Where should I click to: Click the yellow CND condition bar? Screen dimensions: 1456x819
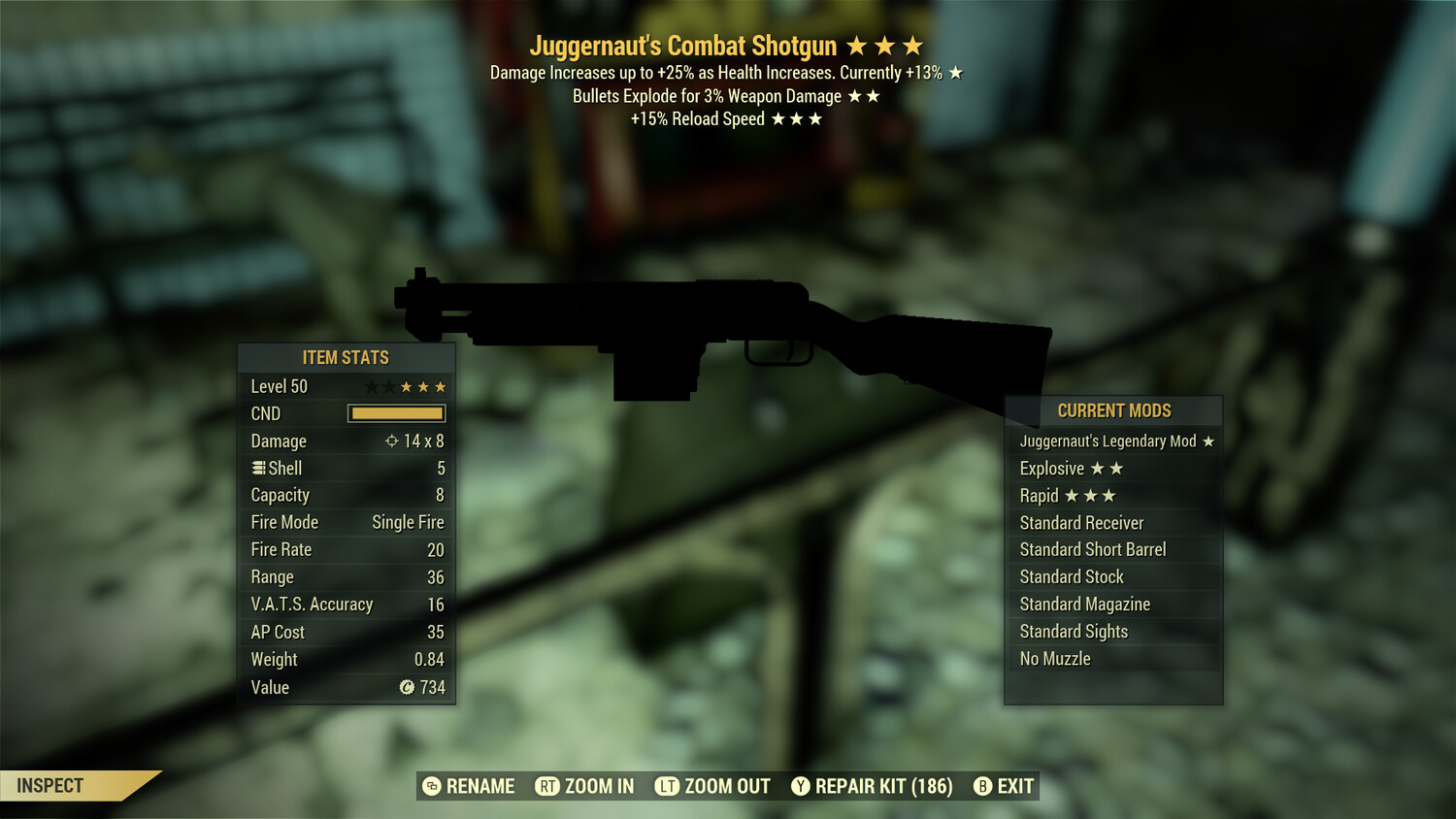(x=395, y=413)
